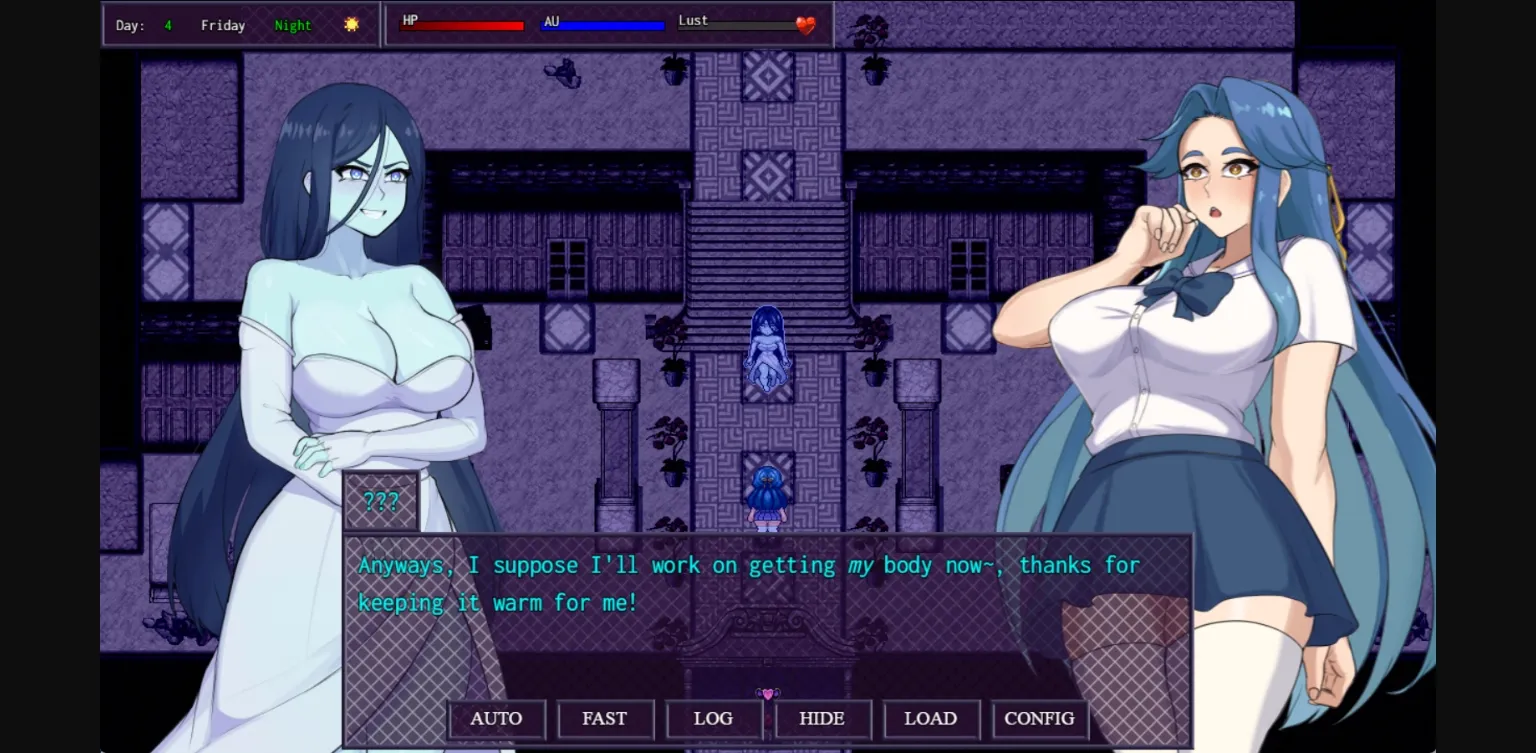Click the Night time-of-day indicator
This screenshot has height=753, width=1536.
point(292,25)
